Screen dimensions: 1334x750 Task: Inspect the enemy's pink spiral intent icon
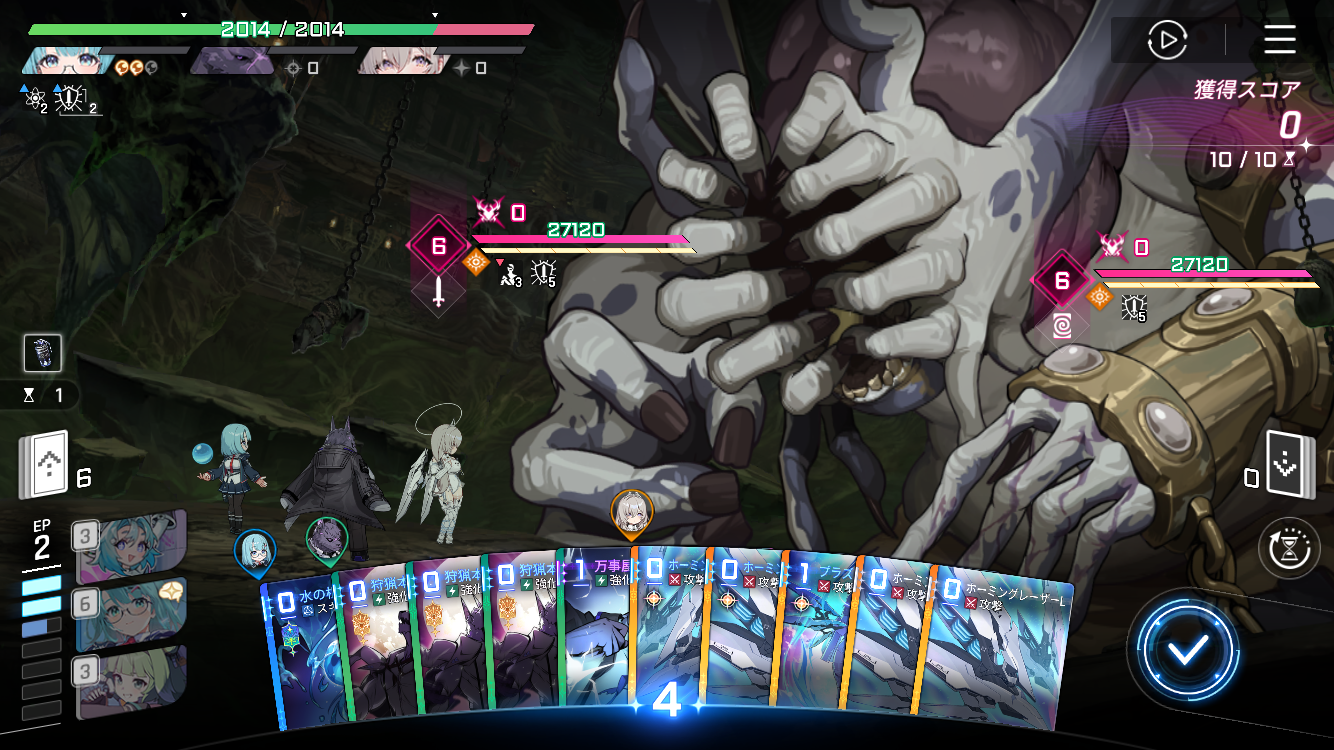click(x=1063, y=325)
